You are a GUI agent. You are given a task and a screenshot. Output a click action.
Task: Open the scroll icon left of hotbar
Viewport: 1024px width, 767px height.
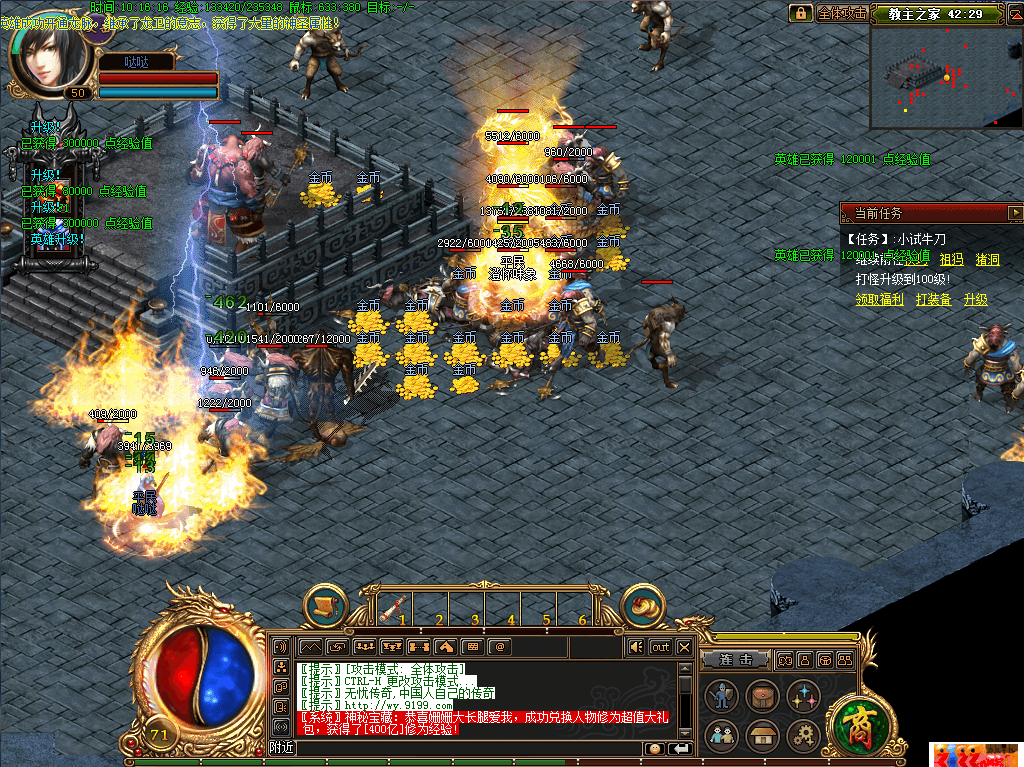pyautogui.click(x=326, y=605)
